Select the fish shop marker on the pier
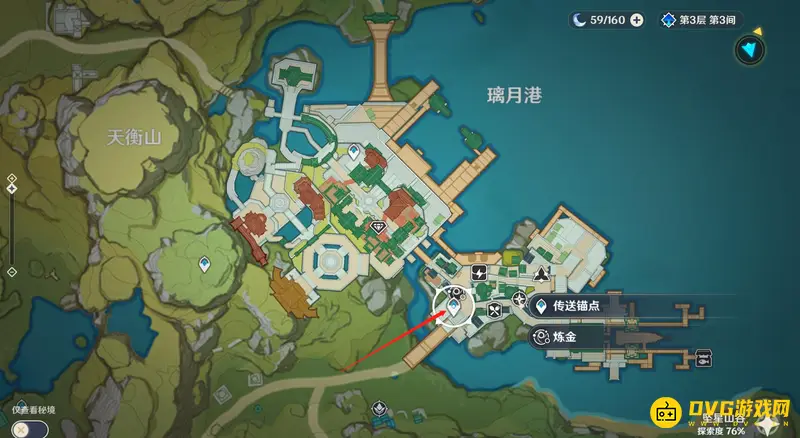 click(703, 357)
